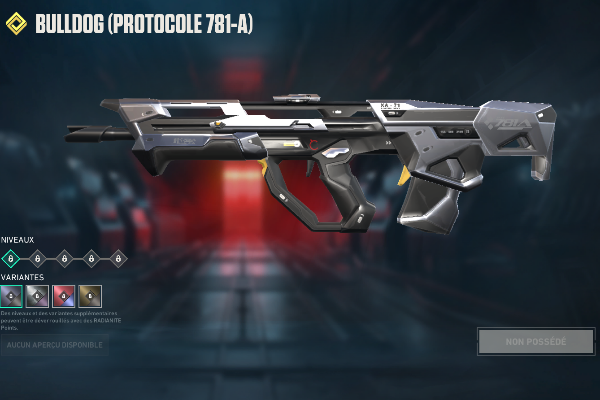
Task: Select the highlighted first level diamond
Action: [x=12, y=258]
